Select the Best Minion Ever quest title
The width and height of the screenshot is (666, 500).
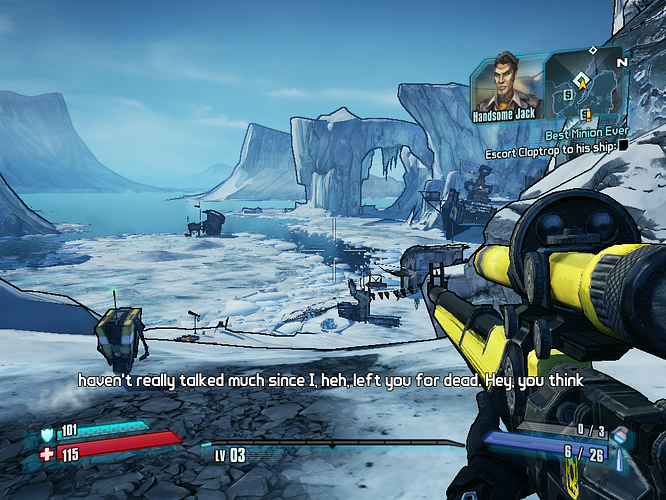pos(586,133)
